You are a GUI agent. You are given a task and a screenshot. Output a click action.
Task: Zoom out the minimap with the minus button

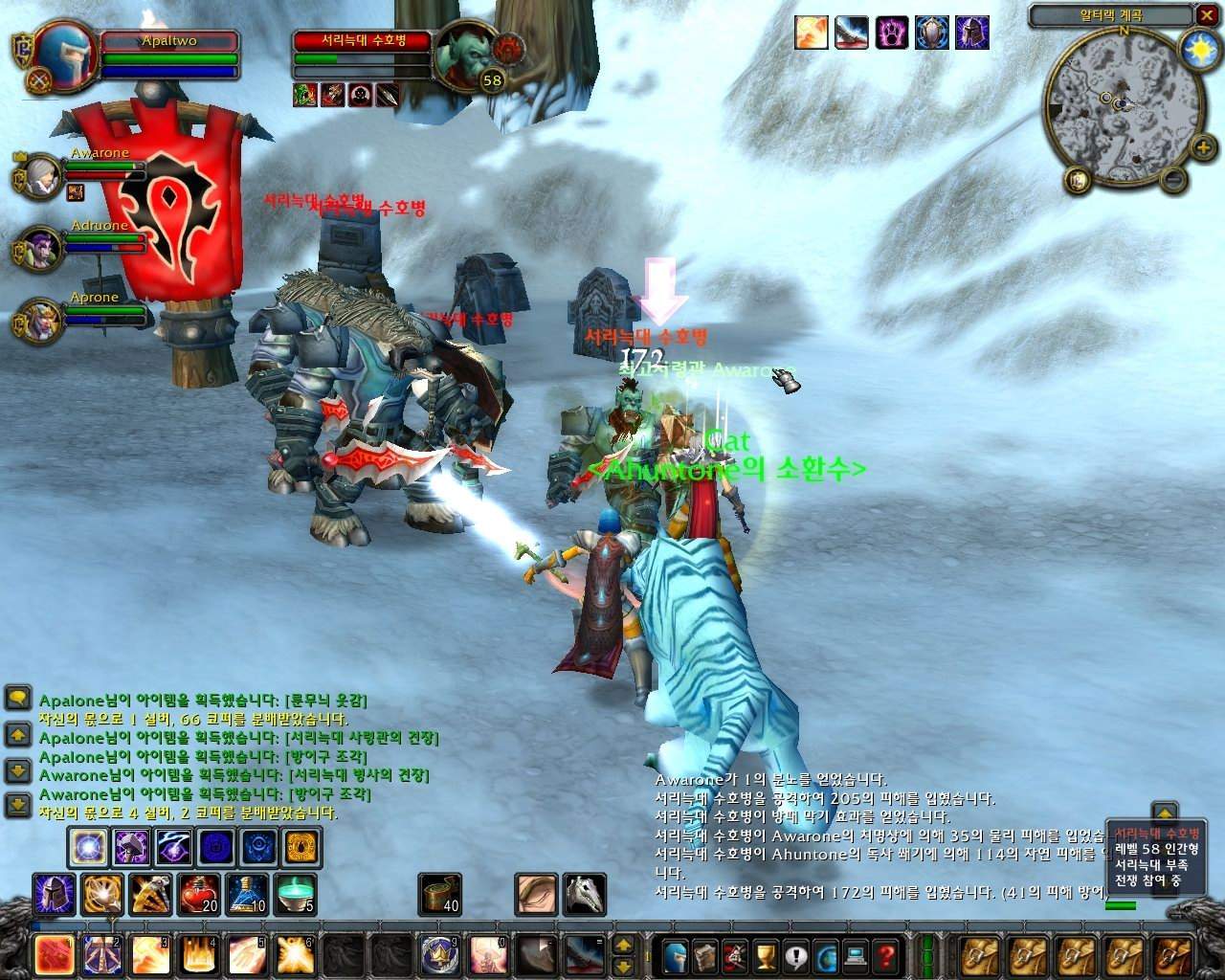click(x=1175, y=179)
